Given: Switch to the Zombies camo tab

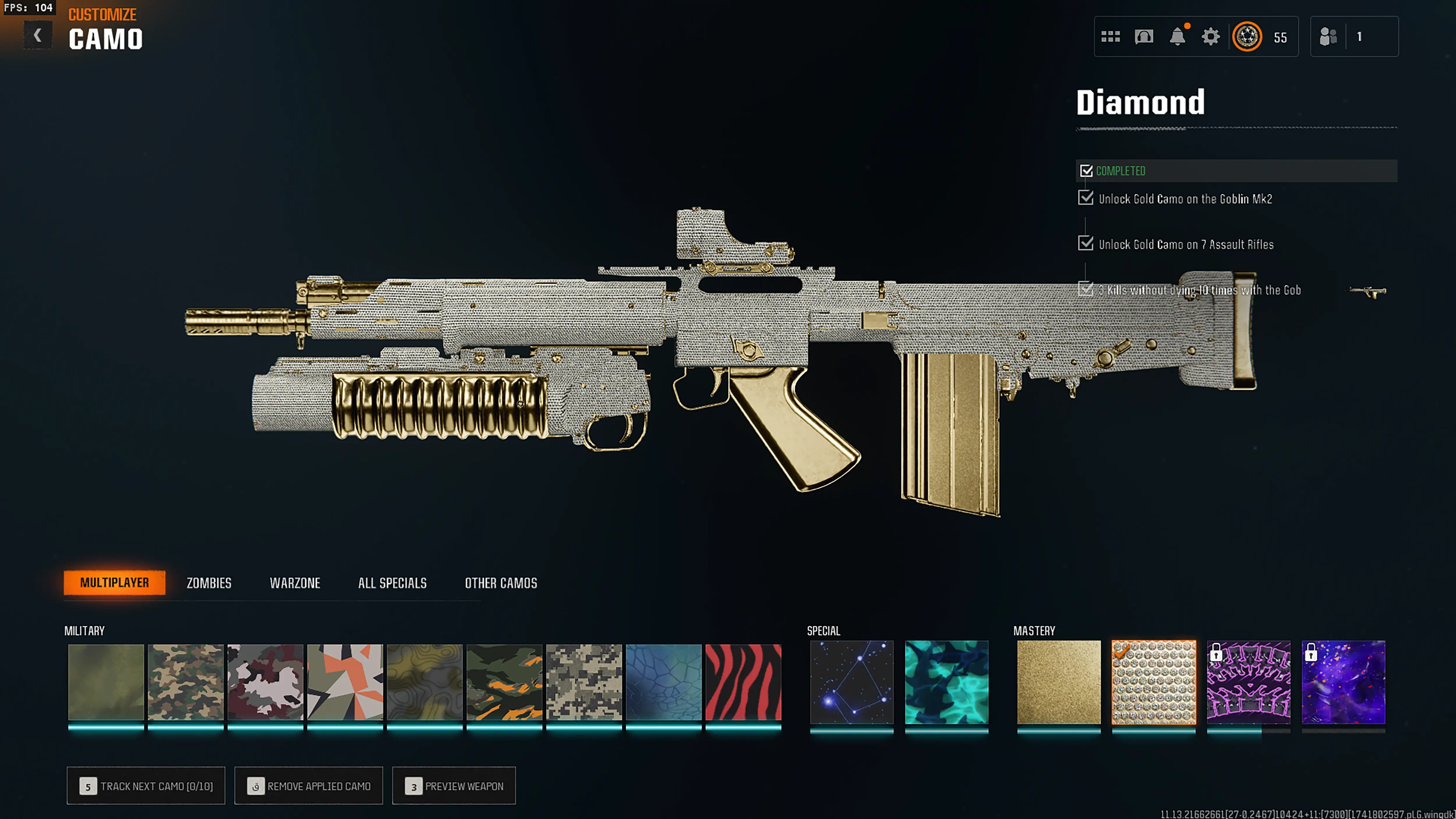Looking at the screenshot, I should click(208, 583).
